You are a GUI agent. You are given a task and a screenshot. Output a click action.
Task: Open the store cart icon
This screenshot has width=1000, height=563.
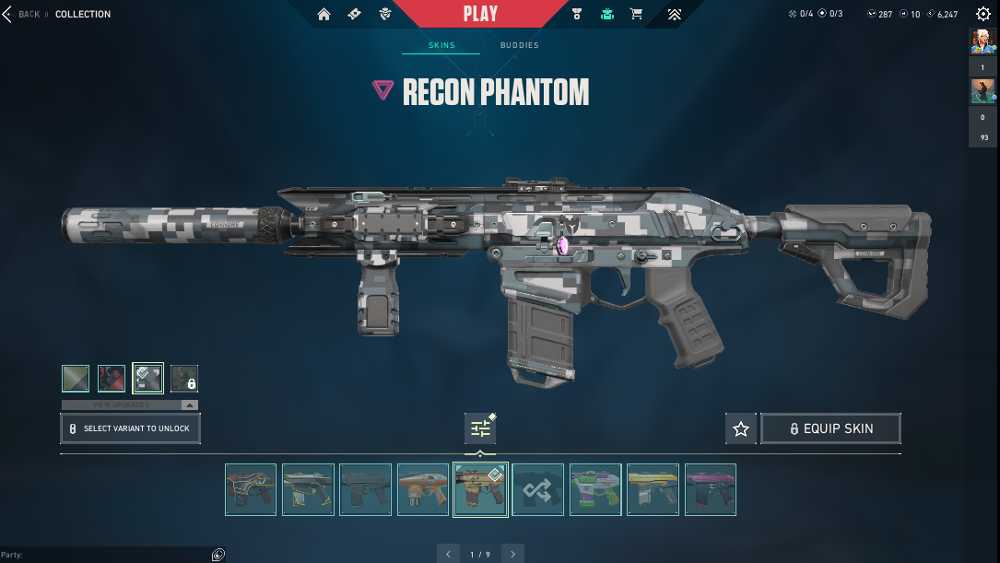pyautogui.click(x=636, y=14)
